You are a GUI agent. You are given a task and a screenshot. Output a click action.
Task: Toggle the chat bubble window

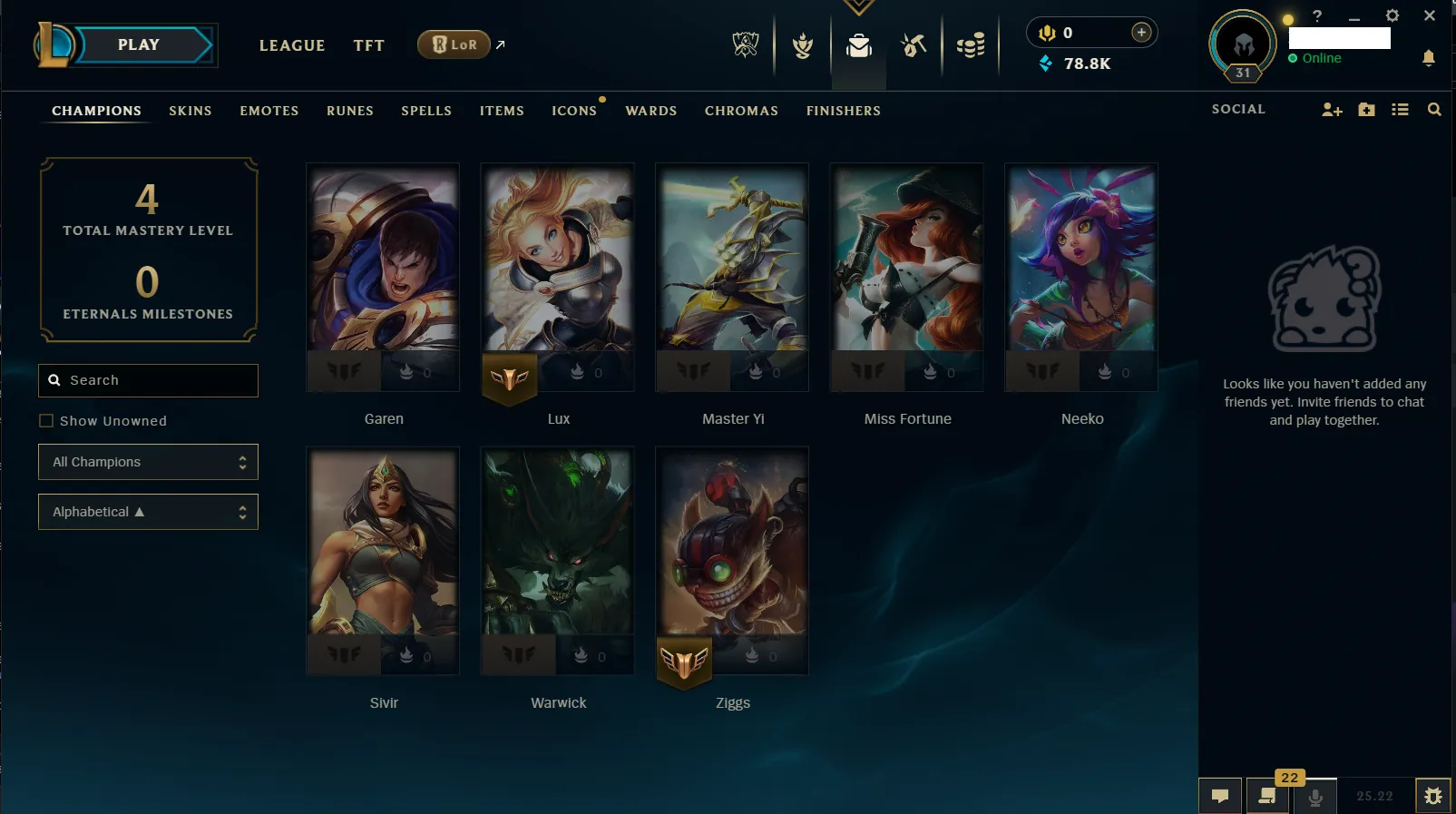tap(1219, 795)
